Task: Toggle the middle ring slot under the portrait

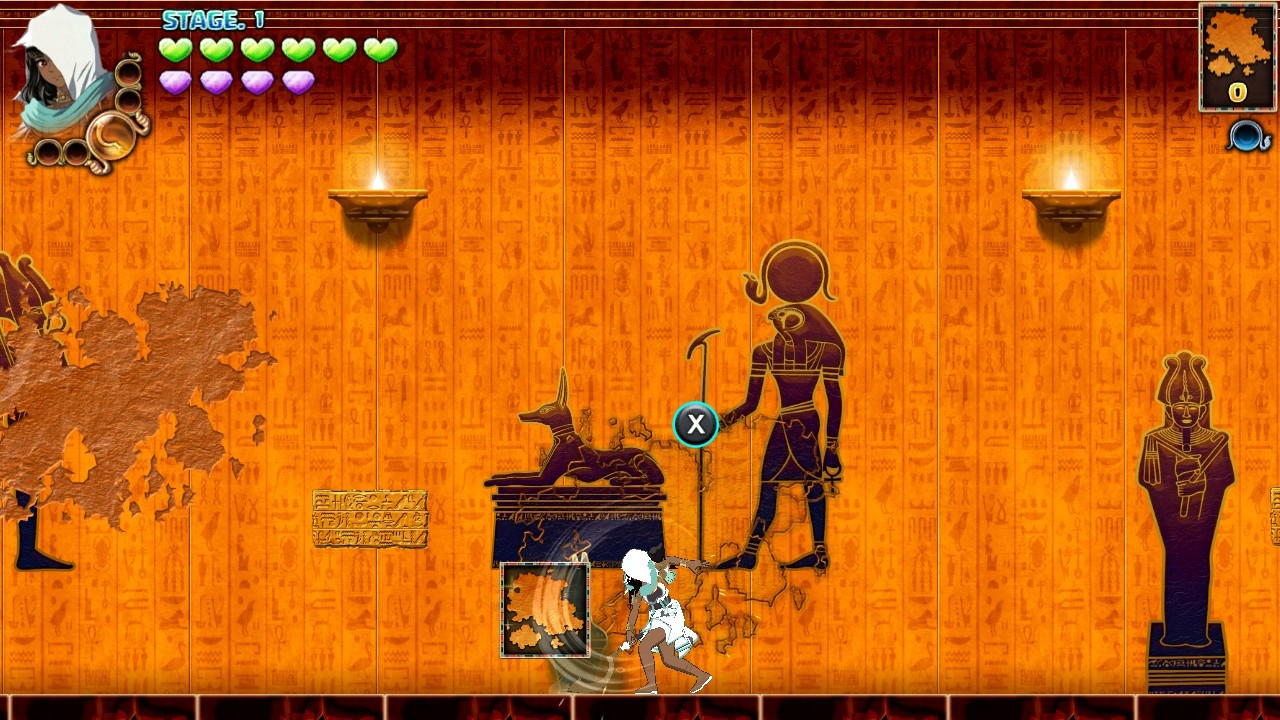Action: [x=127, y=100]
